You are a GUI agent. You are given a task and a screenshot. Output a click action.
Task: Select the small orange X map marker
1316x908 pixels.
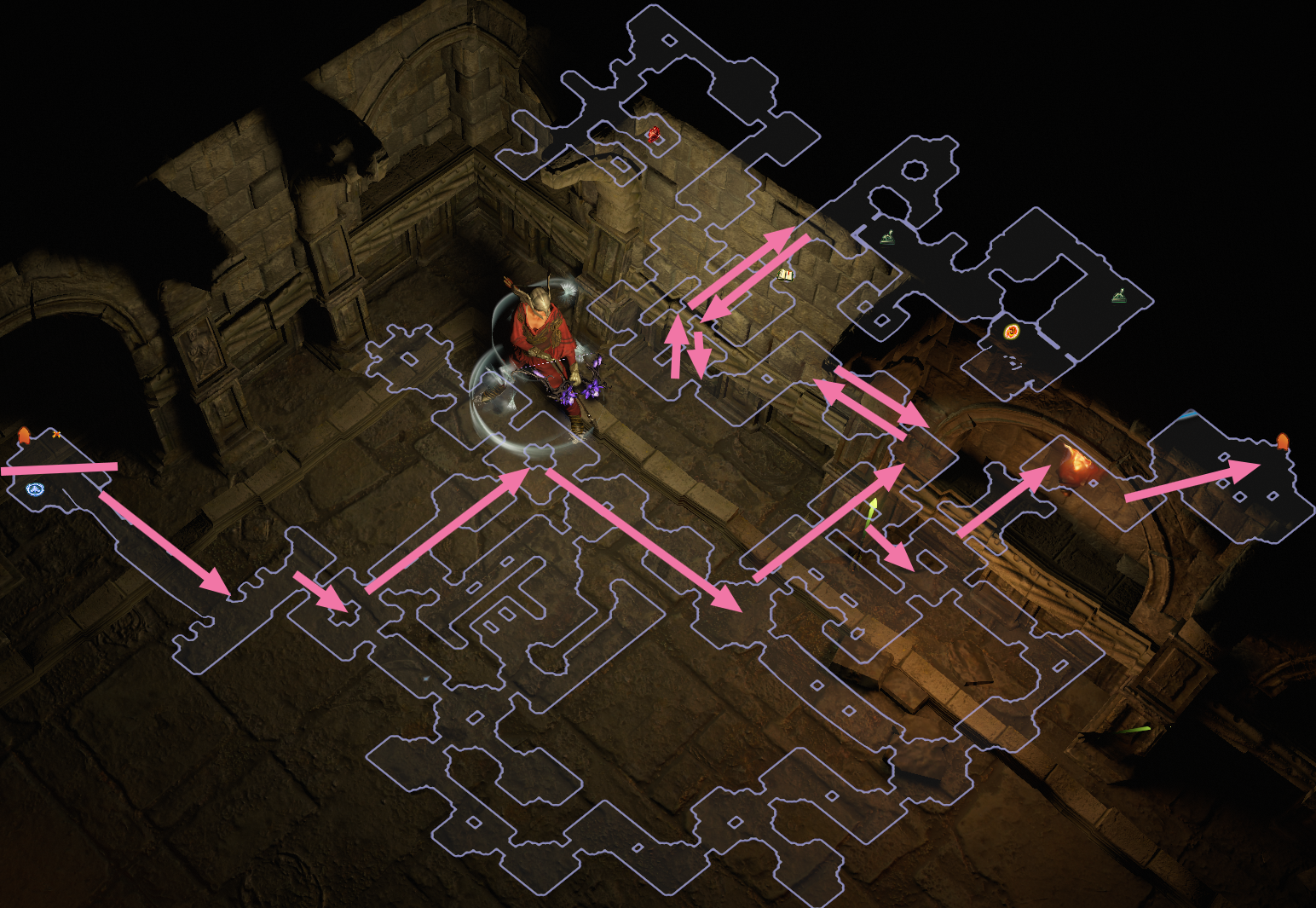[x=56, y=435]
